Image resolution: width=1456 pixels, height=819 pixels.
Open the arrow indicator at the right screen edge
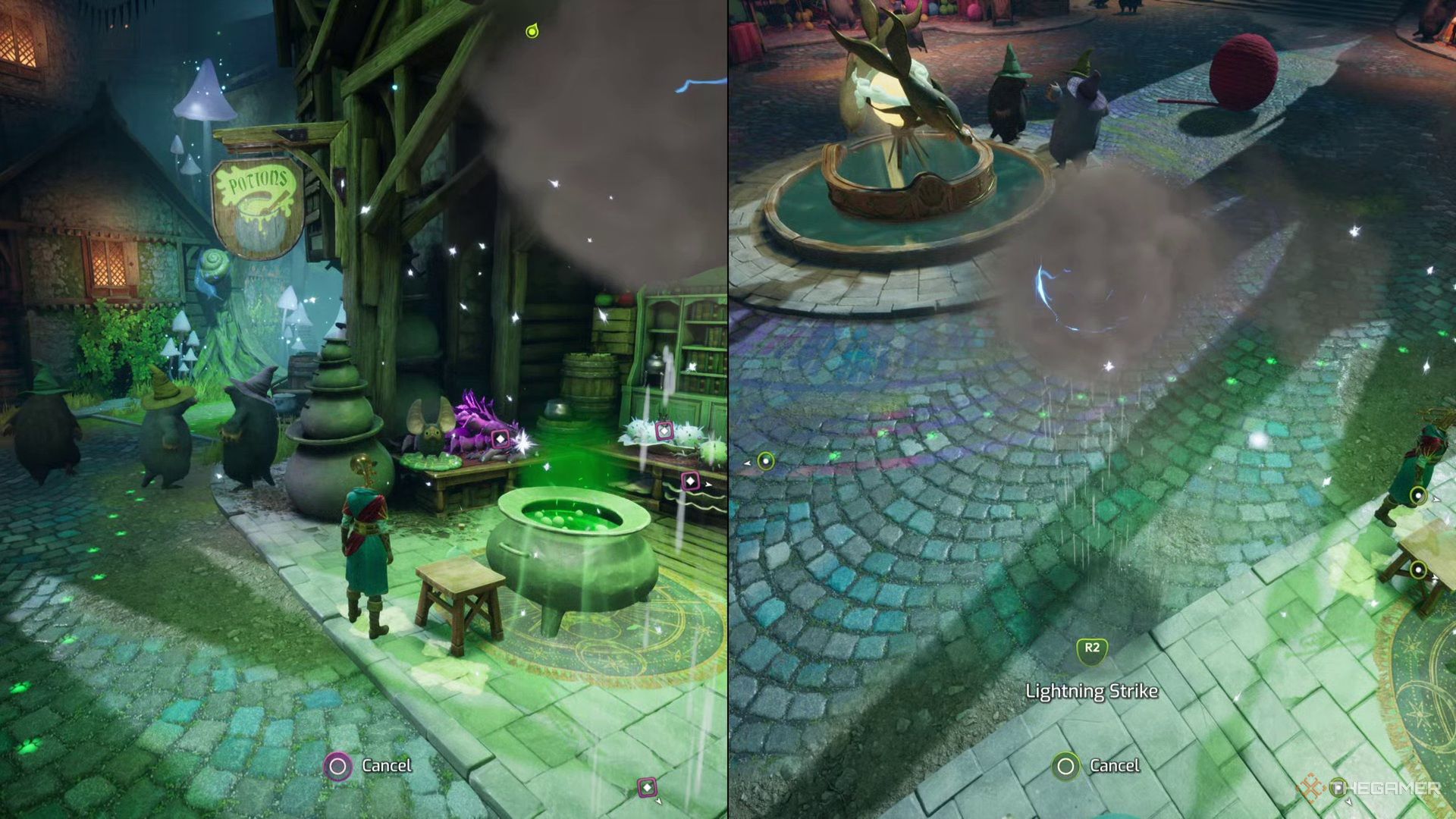coord(1436,500)
